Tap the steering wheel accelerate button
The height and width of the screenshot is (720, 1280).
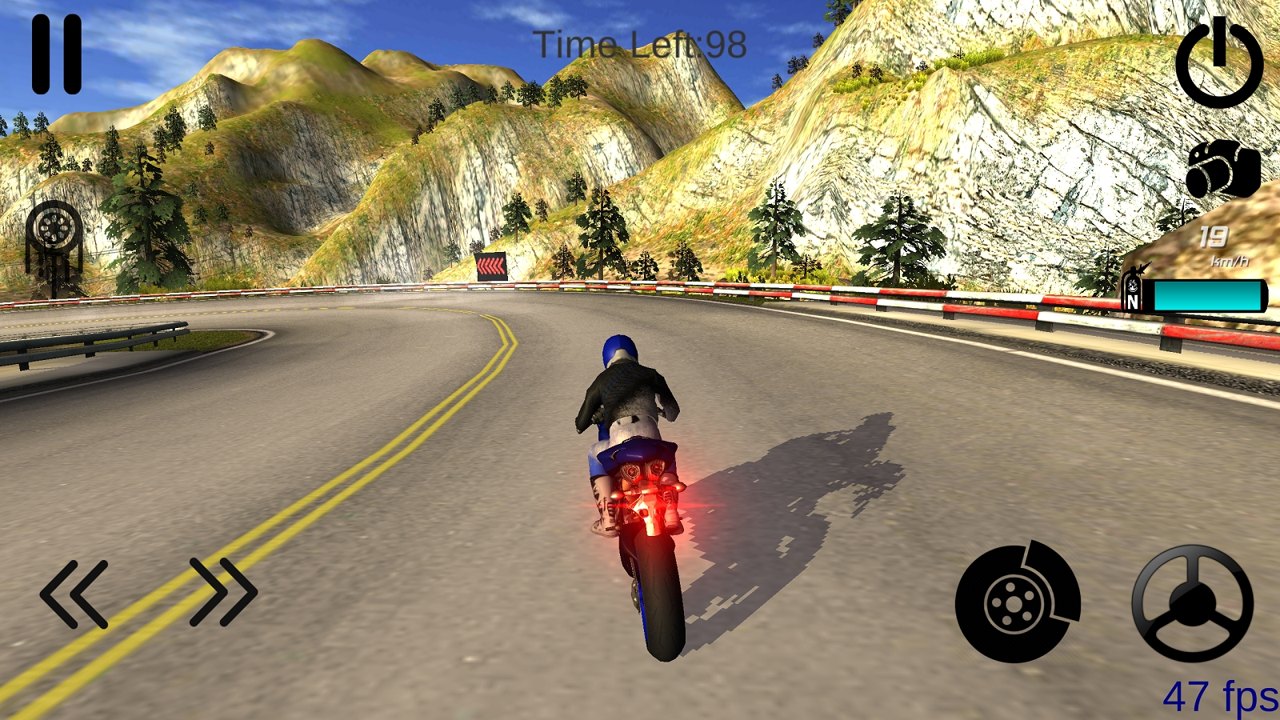click(1192, 603)
